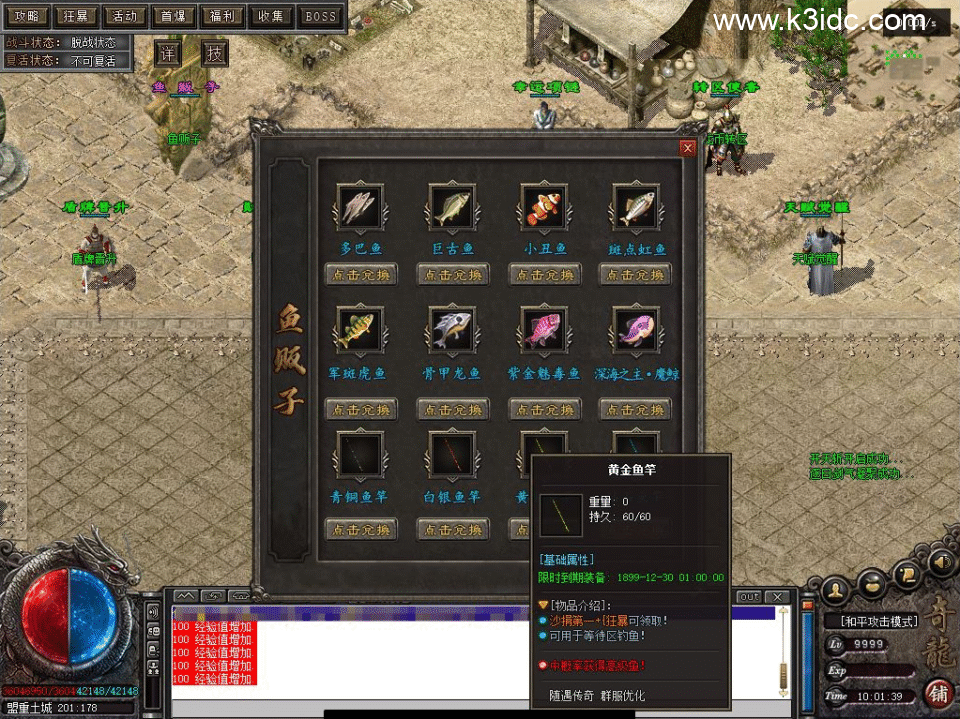Open the 福利 welfare menu
The height and width of the screenshot is (719, 960).
pos(222,16)
